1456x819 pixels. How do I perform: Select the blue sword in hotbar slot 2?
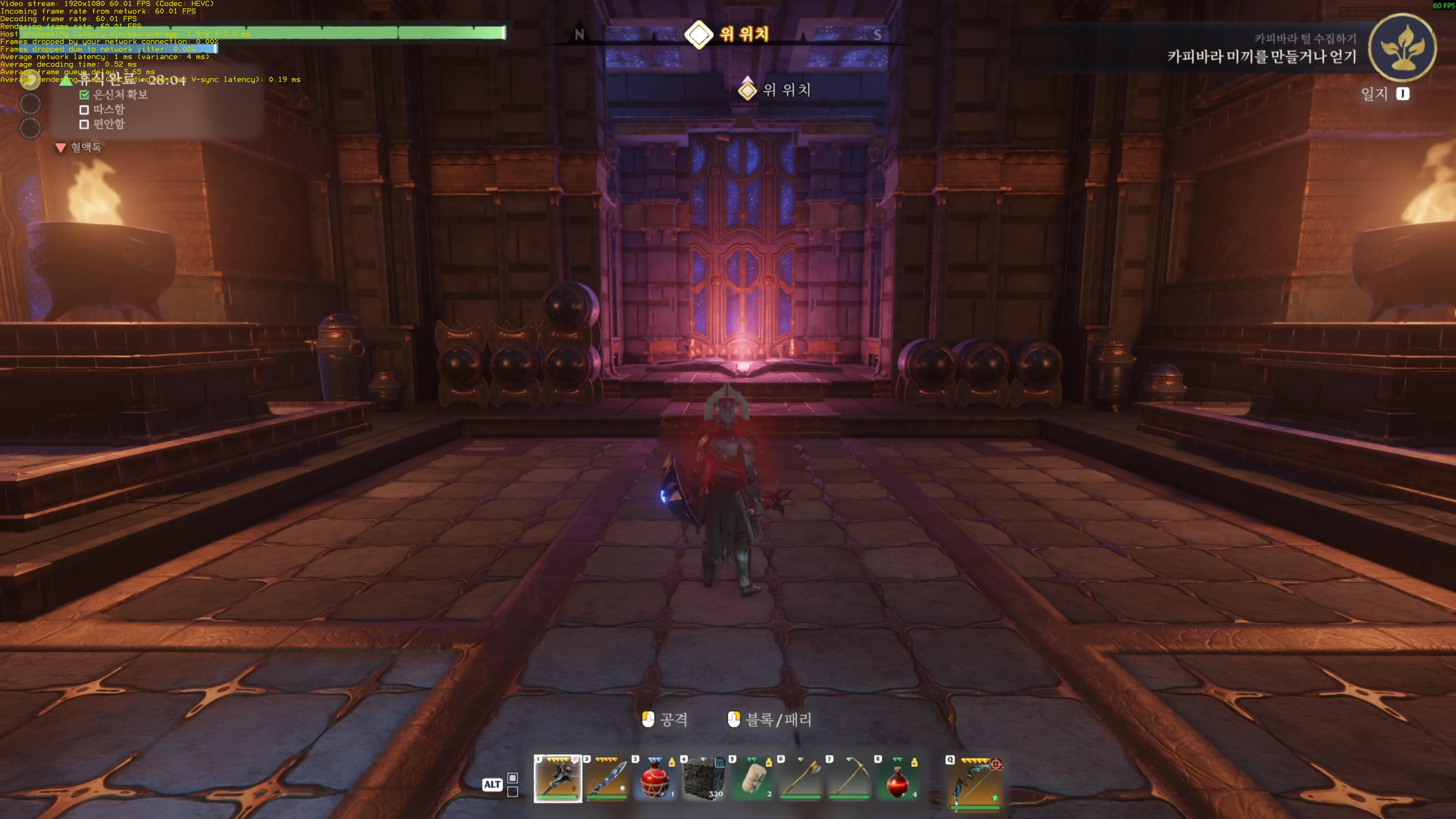[607, 779]
